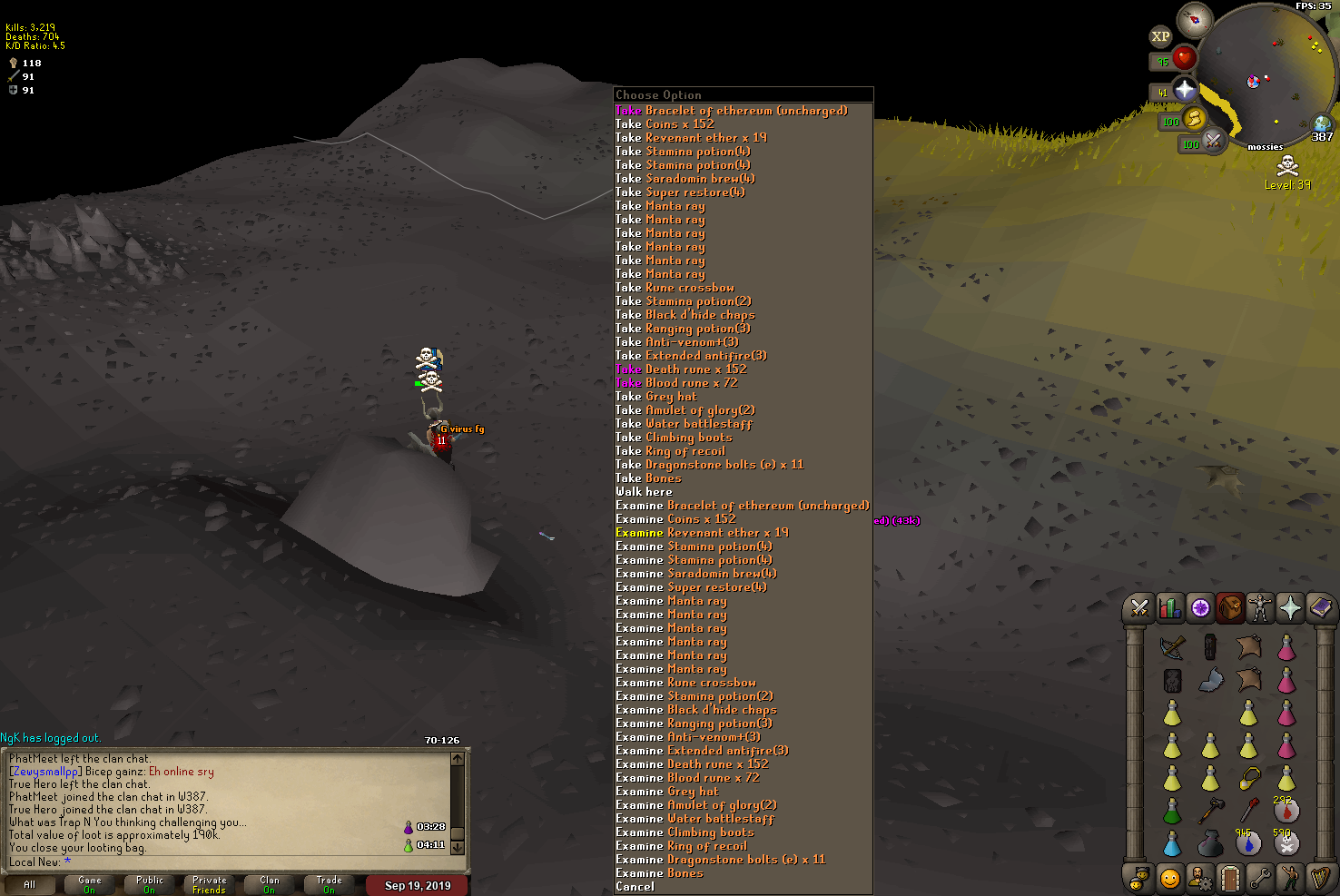Screen dimensions: 1340x896
Task: Open the Skills tab with bar chart
Action: click(1170, 608)
